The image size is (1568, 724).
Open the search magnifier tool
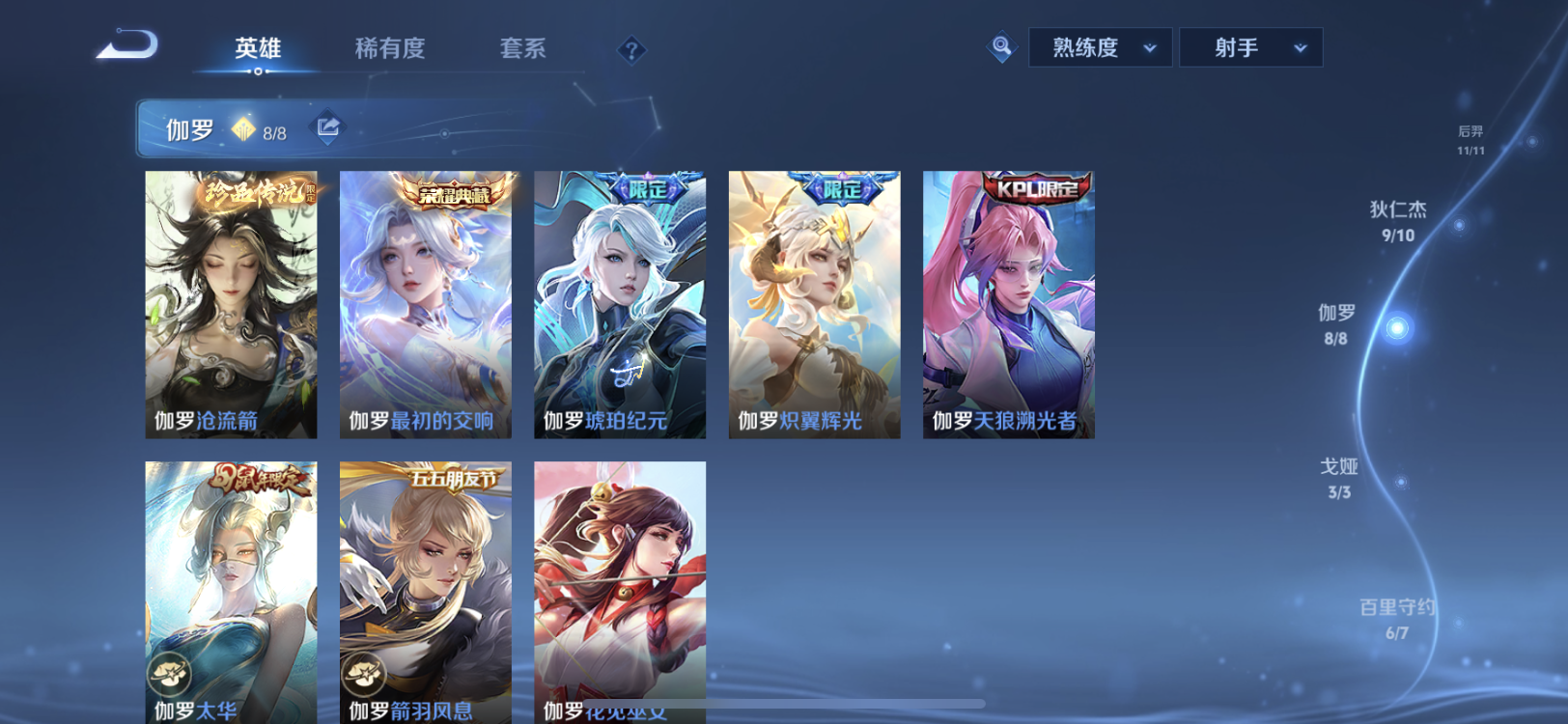click(x=1001, y=45)
